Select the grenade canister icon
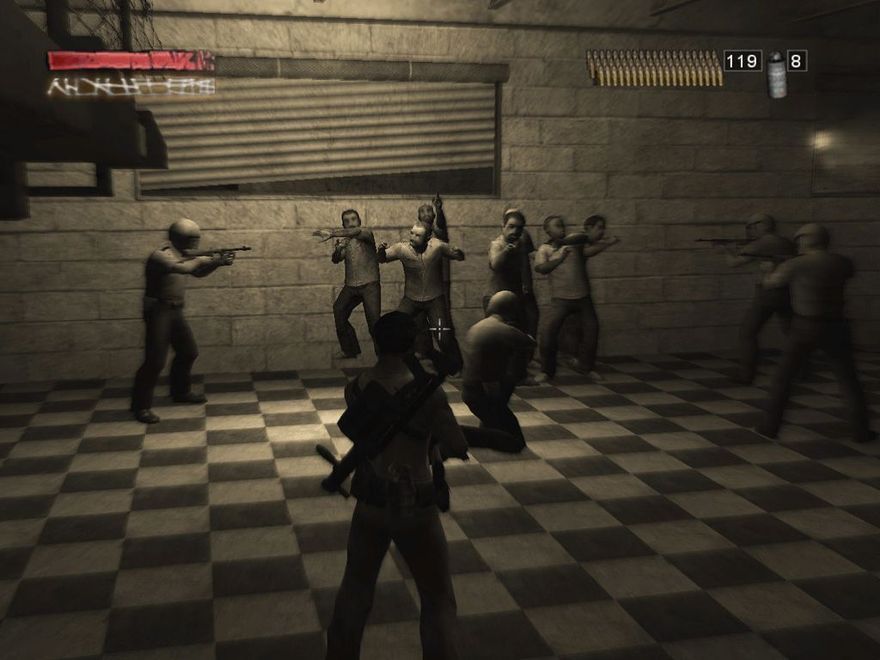 click(776, 74)
